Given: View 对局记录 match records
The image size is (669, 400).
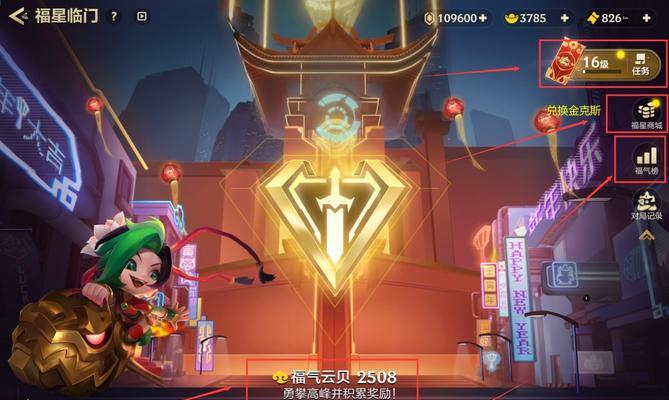Looking at the screenshot, I should 645,207.
